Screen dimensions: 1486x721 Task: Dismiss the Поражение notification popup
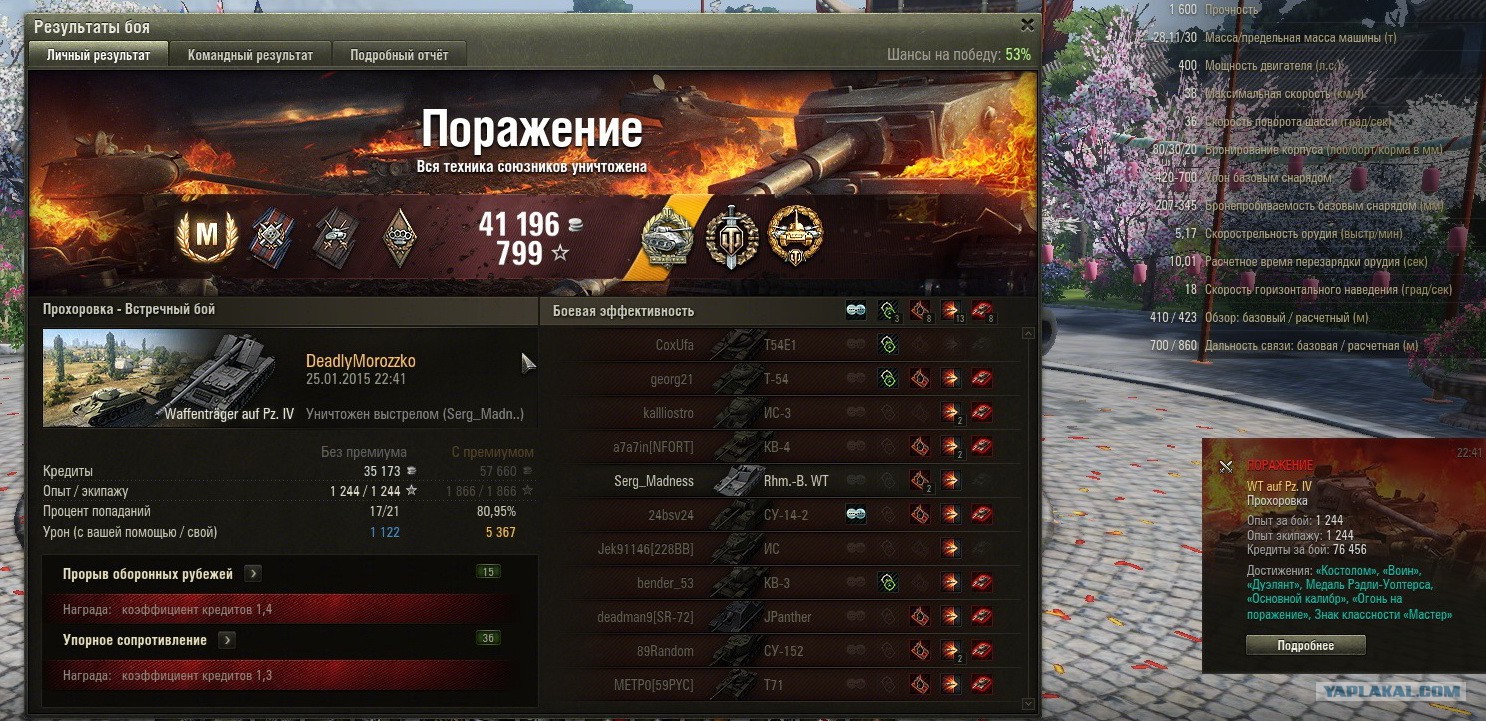pyautogui.click(x=1226, y=466)
